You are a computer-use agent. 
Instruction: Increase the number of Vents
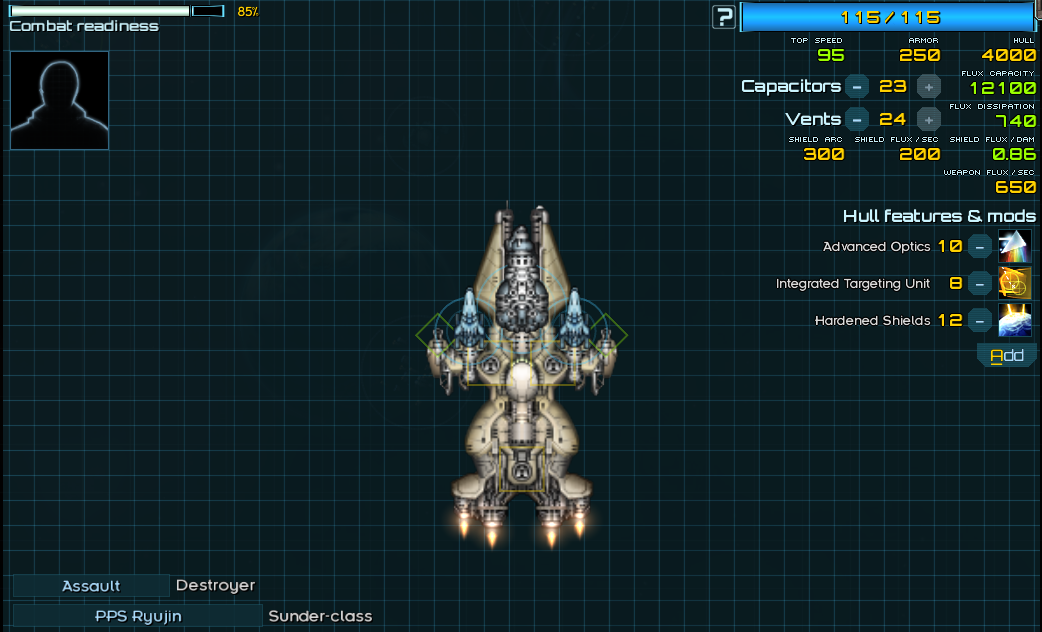coord(929,119)
